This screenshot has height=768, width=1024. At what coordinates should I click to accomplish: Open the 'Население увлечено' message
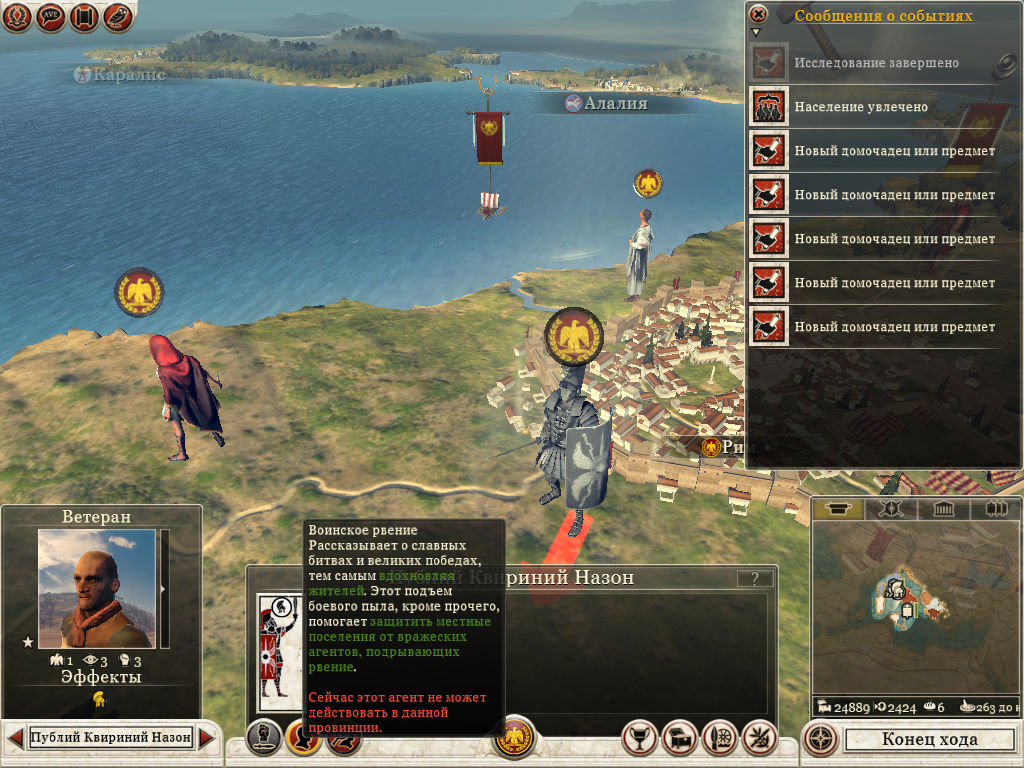tap(861, 107)
